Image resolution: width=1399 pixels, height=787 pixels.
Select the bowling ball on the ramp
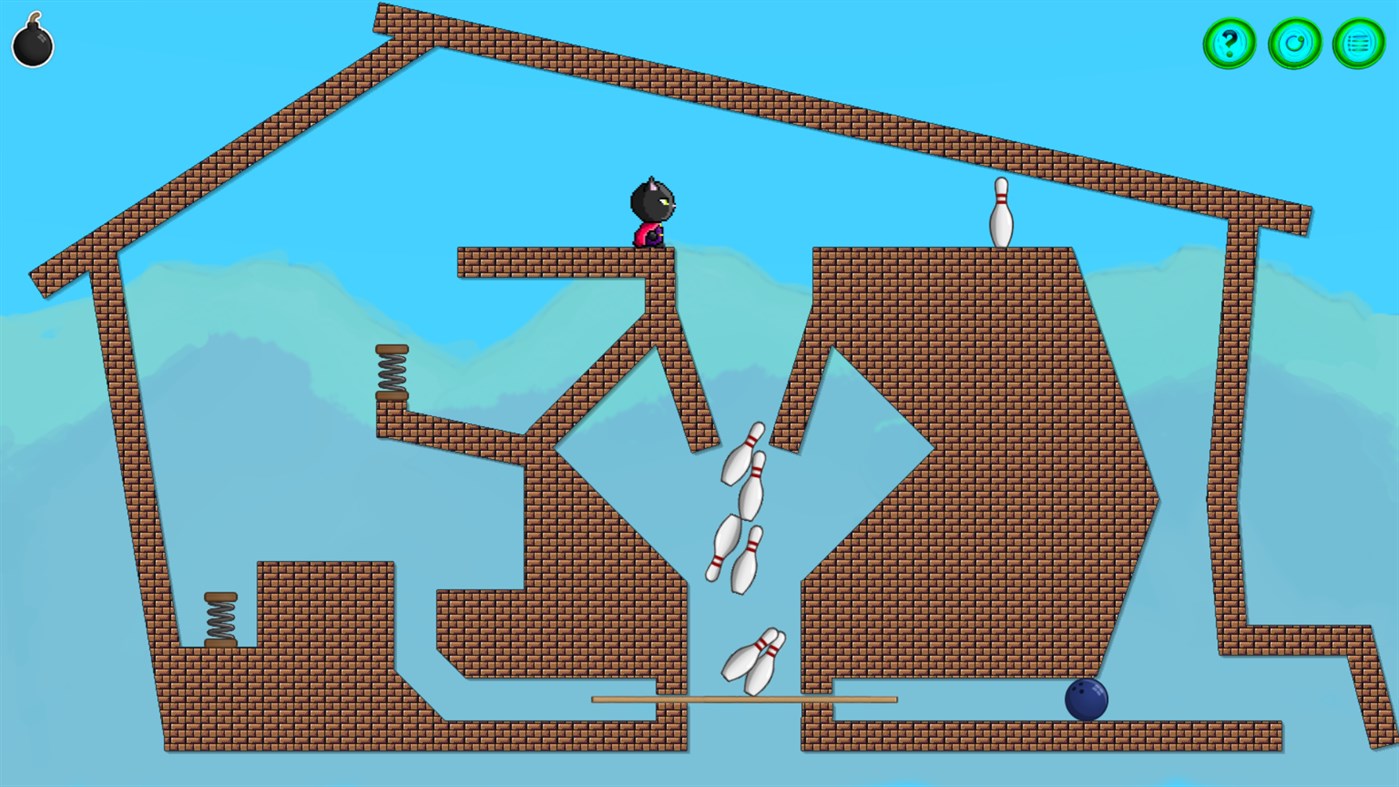1086,701
